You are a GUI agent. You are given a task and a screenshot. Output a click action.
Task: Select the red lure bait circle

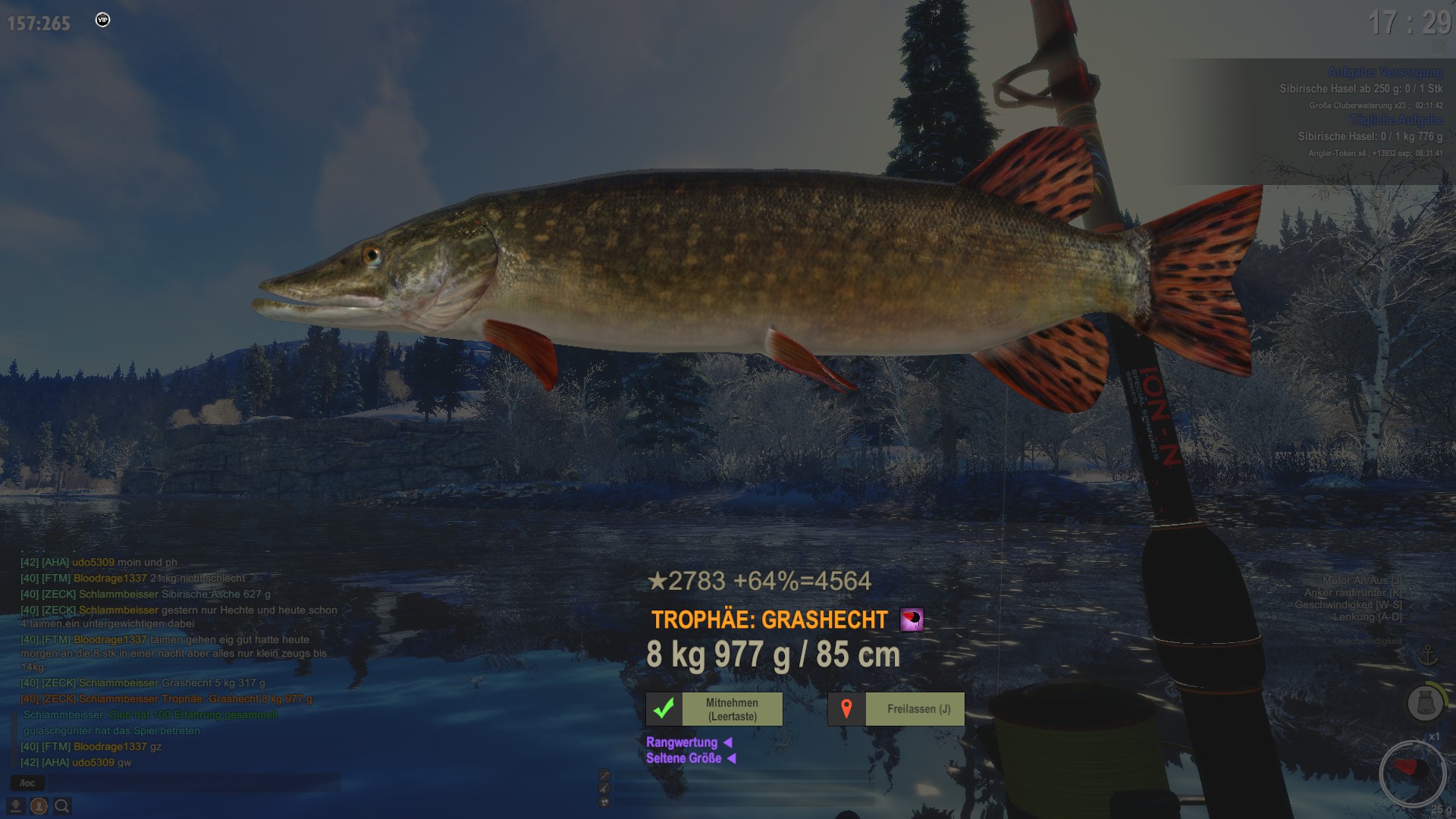click(x=1412, y=773)
